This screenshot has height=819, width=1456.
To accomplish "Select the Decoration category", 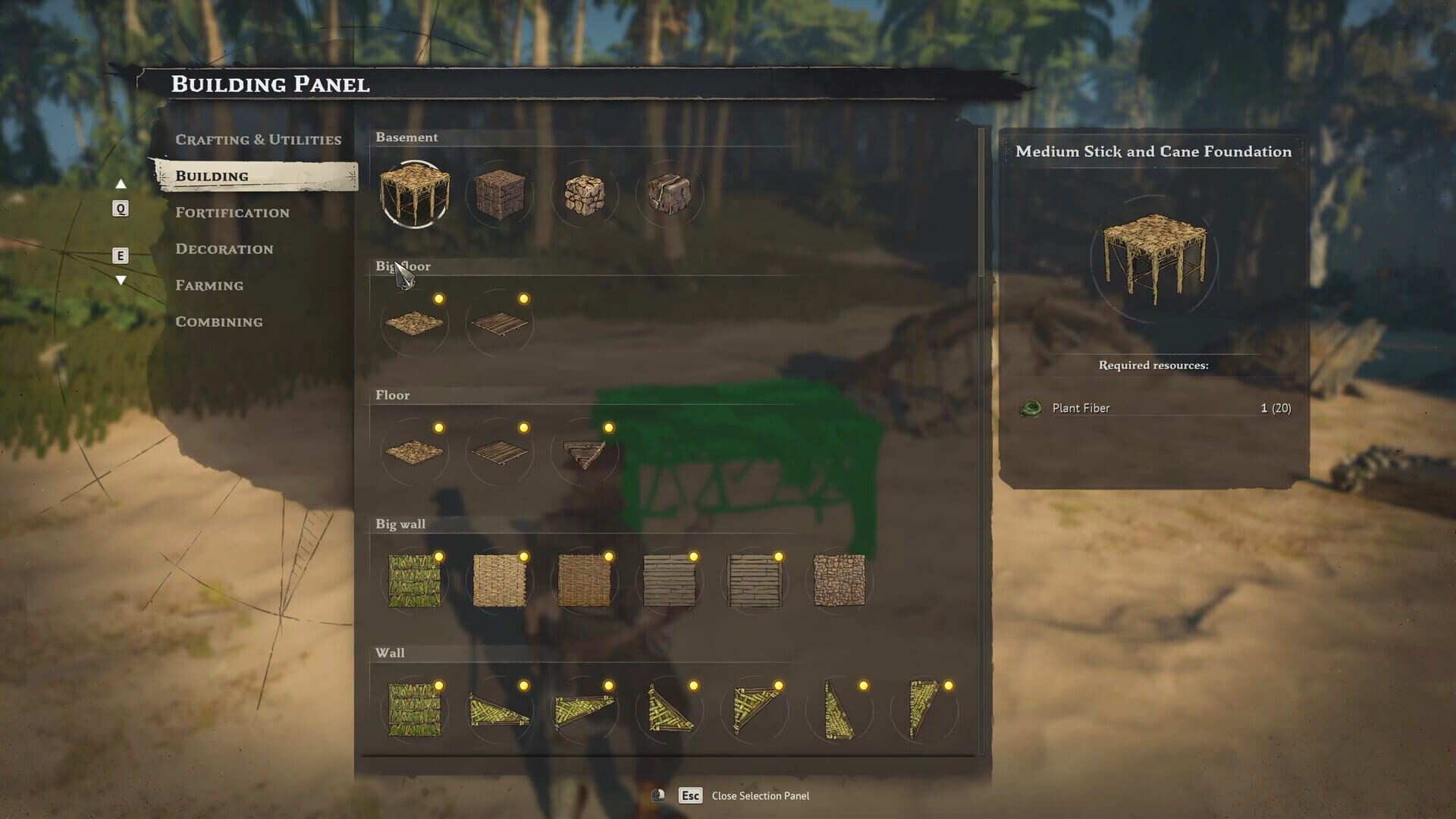I will 224,249.
